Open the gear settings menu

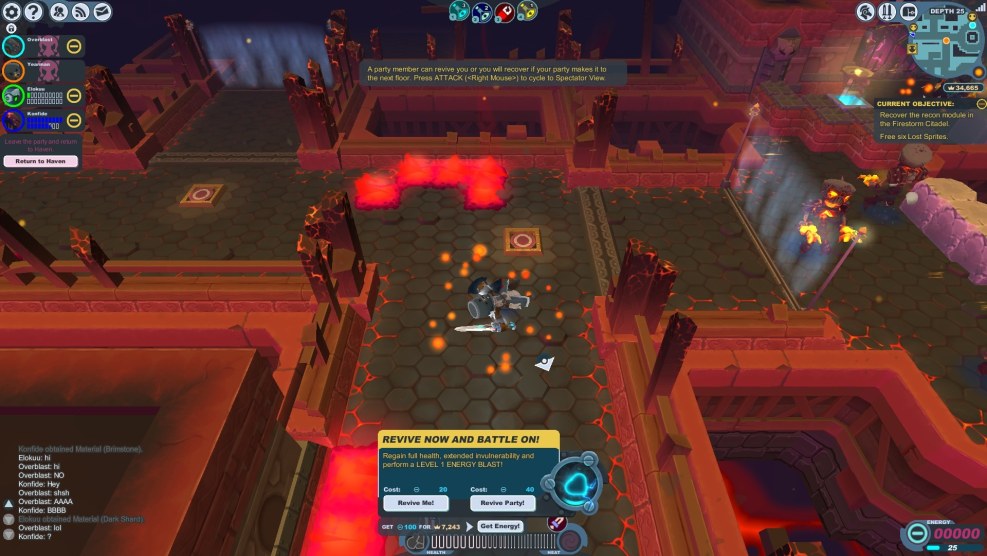pyautogui.click(x=11, y=12)
